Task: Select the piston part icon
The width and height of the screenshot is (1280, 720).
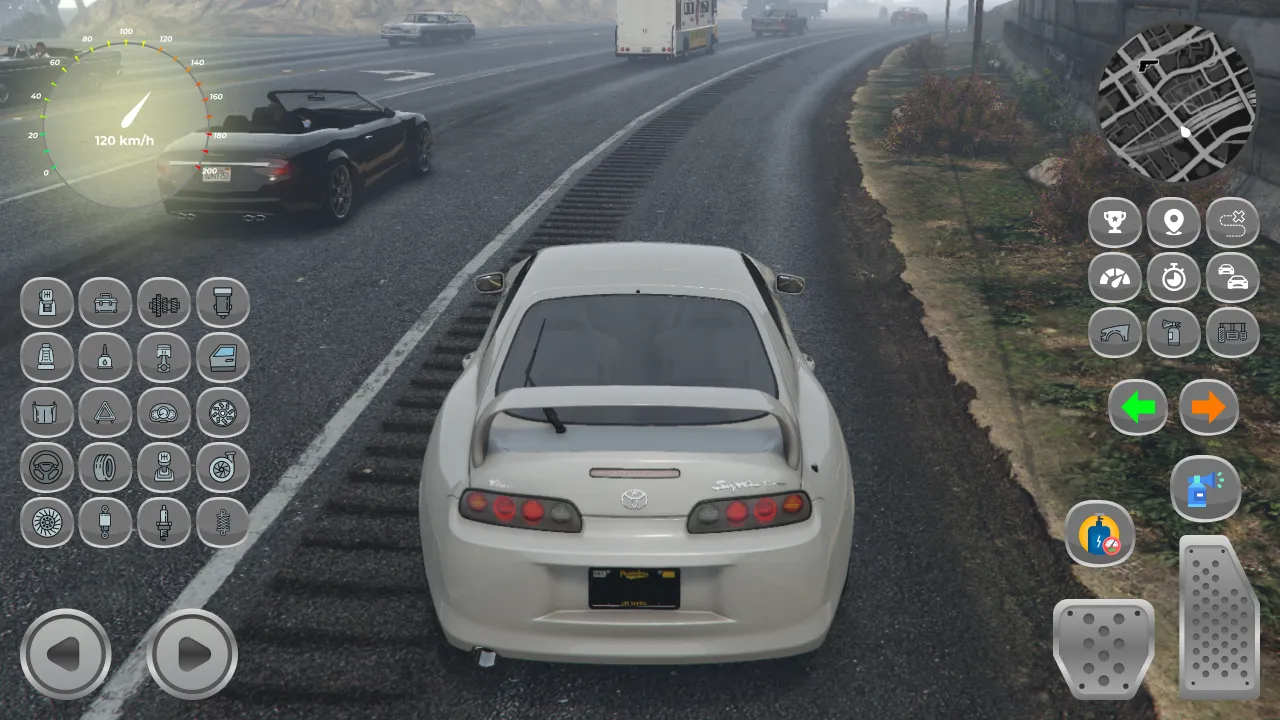Action: coord(164,358)
